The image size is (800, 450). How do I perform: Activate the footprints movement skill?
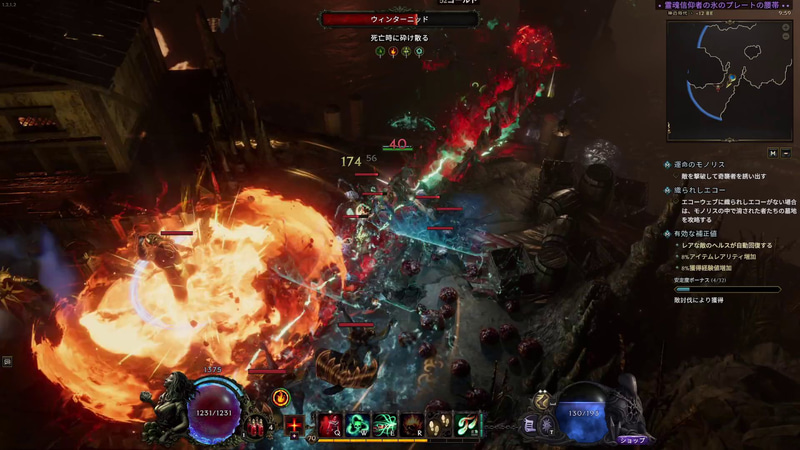coord(439,425)
